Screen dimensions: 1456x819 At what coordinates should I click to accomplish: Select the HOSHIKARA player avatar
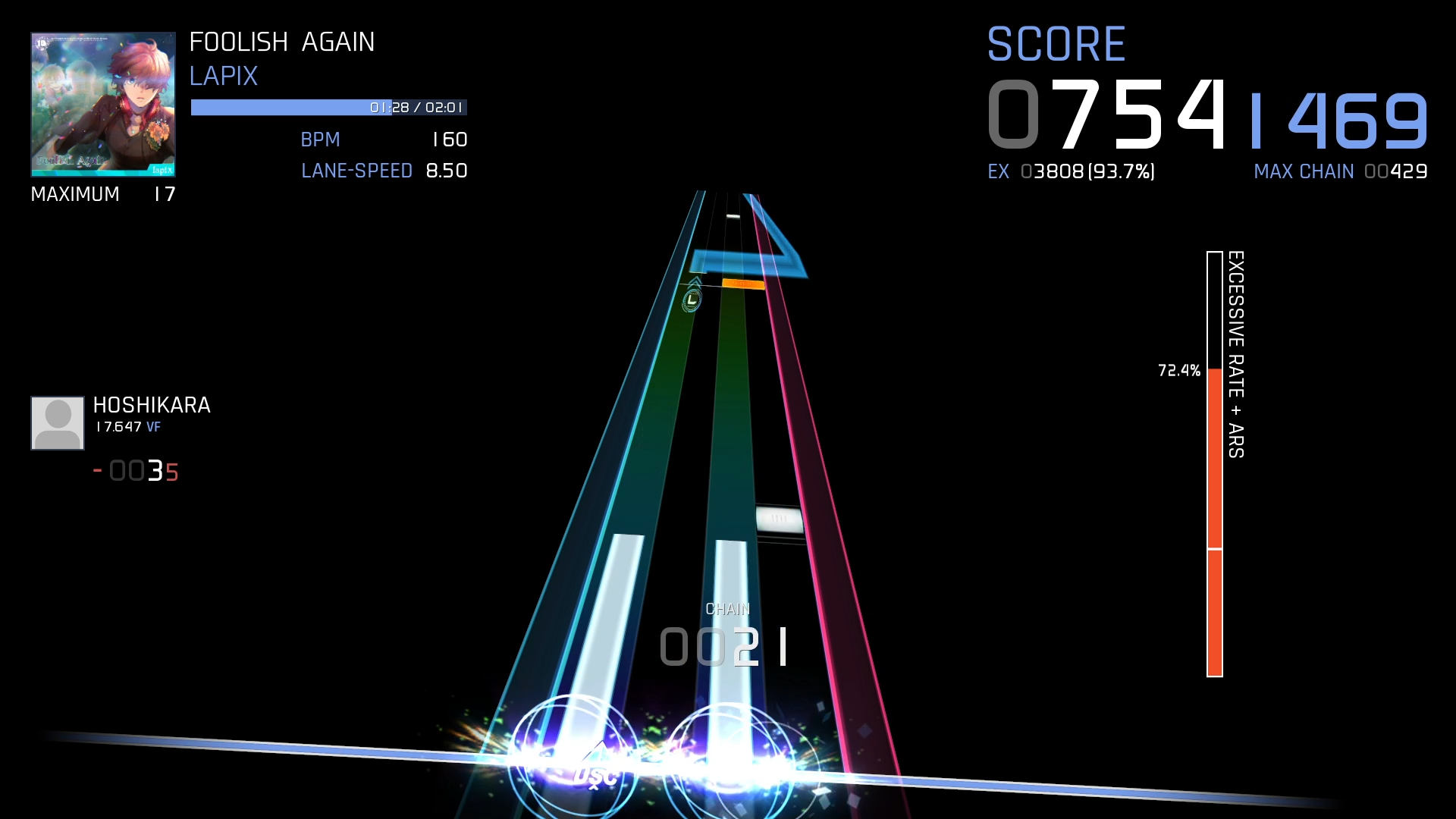coord(58,423)
